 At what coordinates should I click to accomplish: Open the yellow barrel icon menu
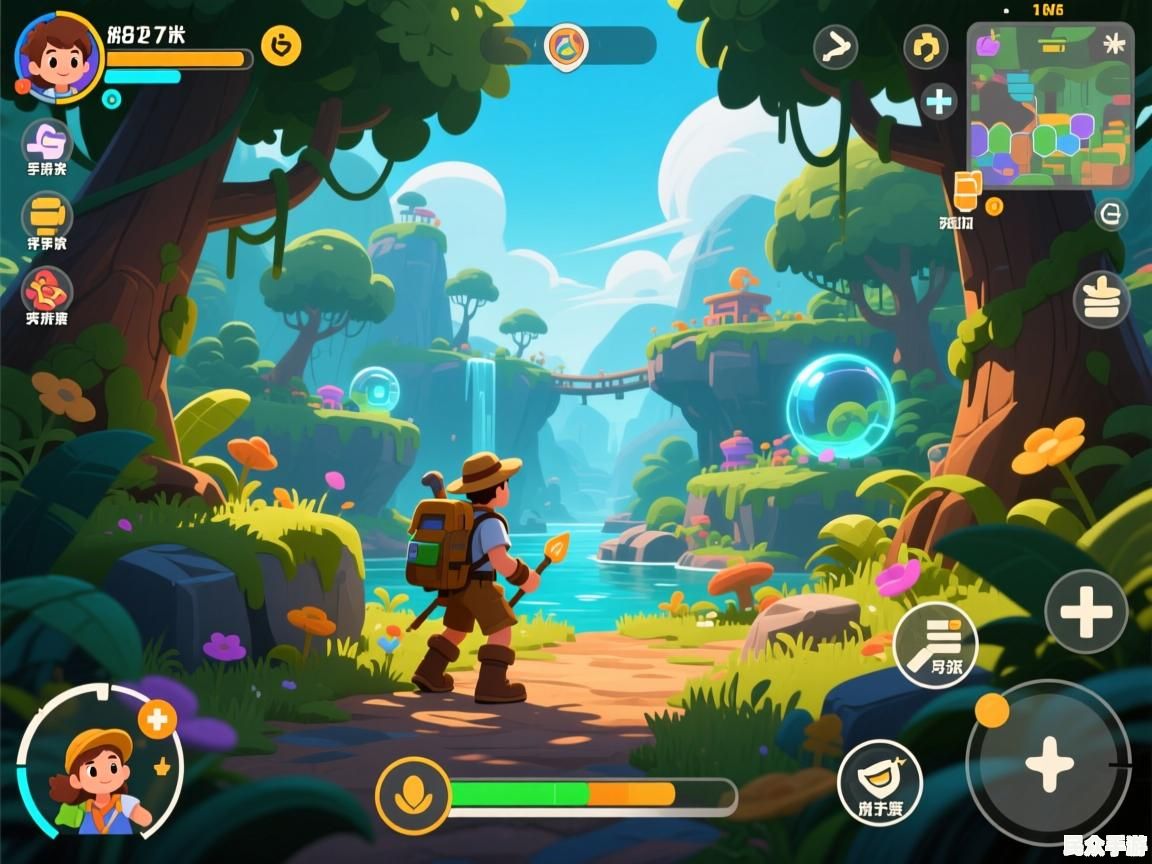[x=47, y=215]
